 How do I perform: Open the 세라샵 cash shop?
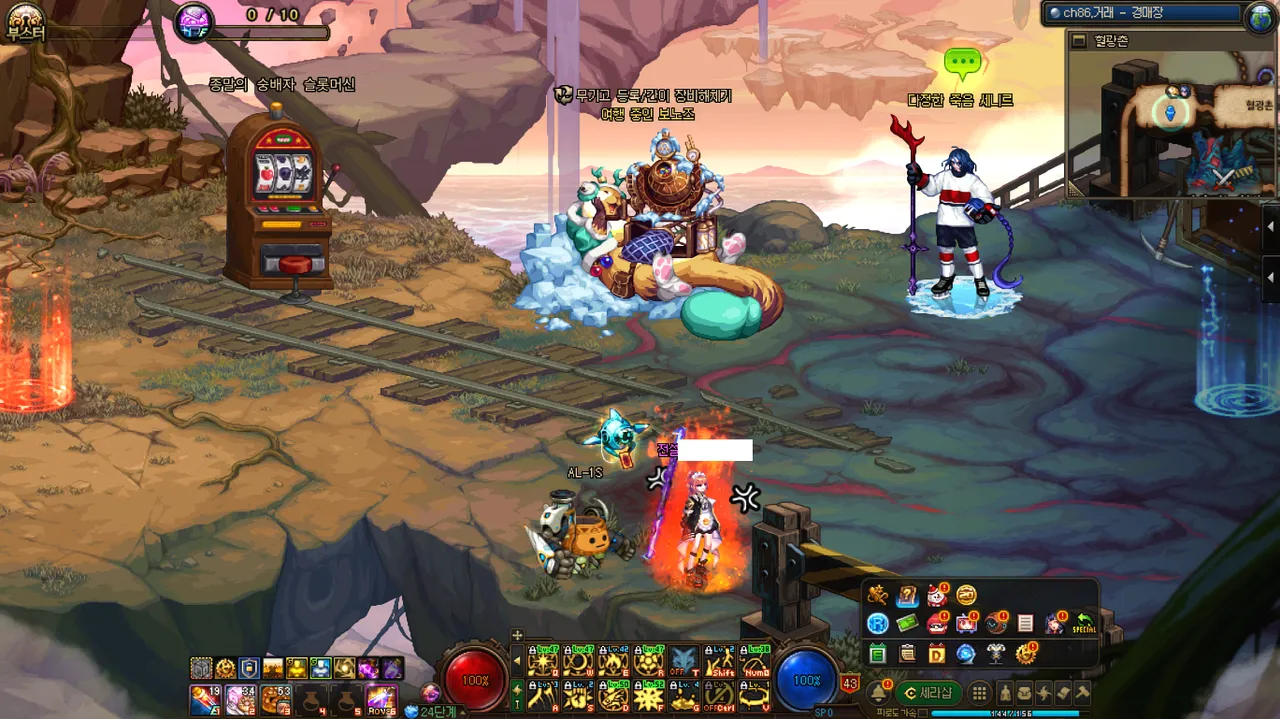928,693
